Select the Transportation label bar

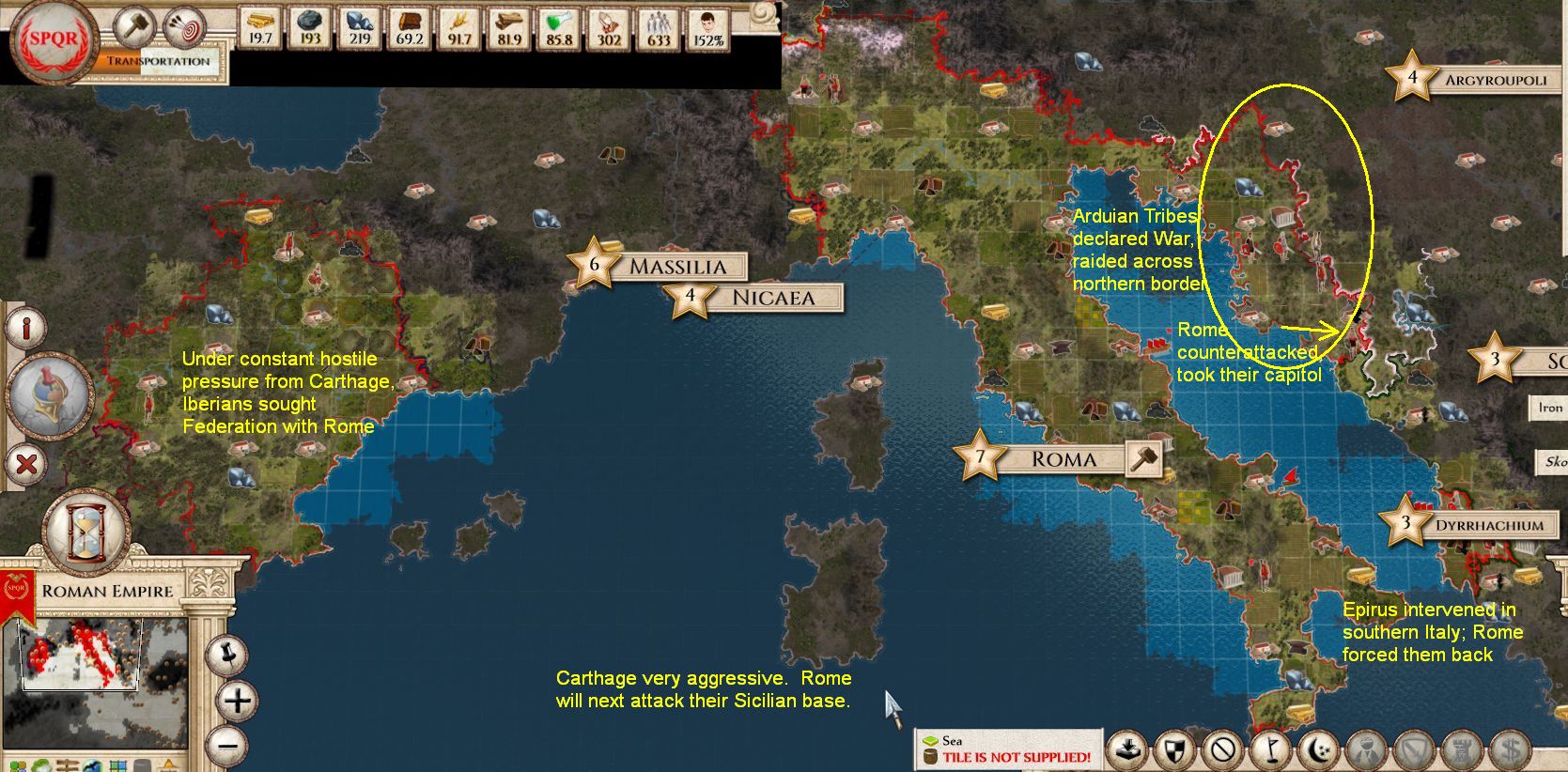pos(158,61)
